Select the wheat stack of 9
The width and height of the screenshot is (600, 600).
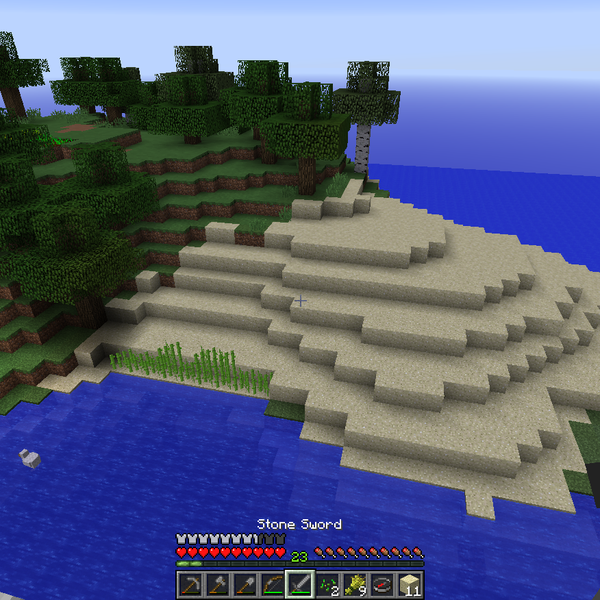click(354, 584)
